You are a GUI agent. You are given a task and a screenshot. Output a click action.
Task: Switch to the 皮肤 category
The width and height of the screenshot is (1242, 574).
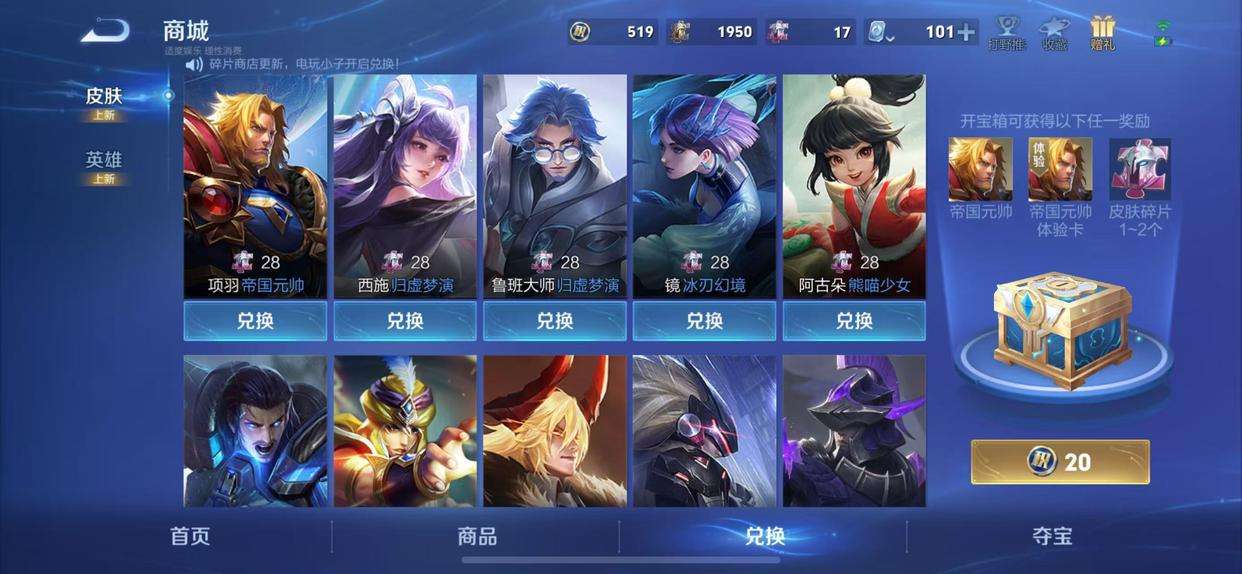coord(104,97)
